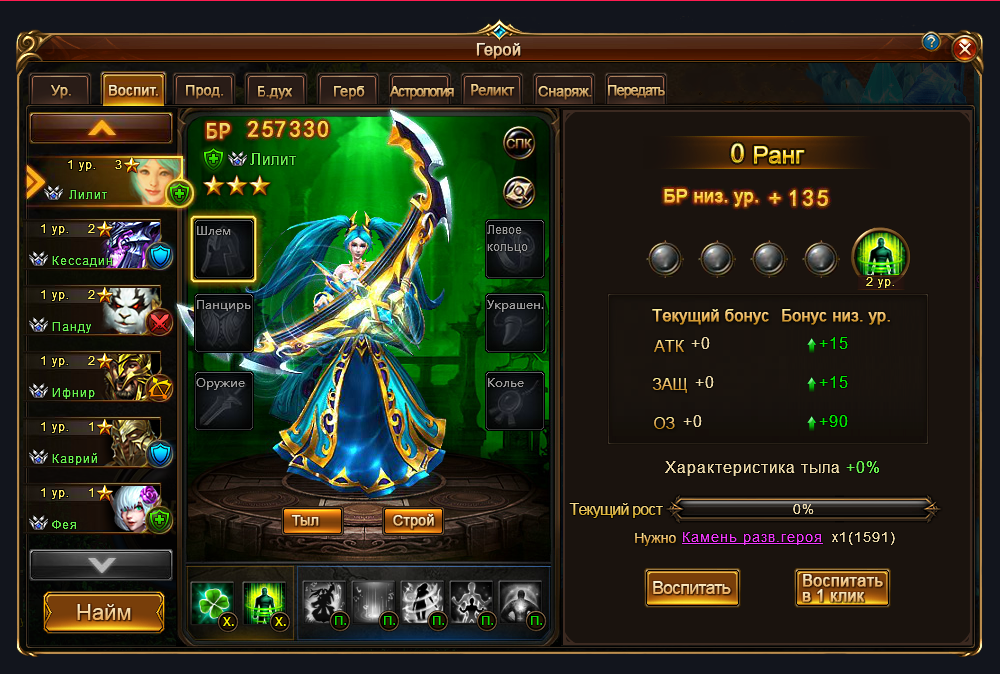Viewport: 1000px width, 674px height.
Task: Switch to the Б.дух tab
Action: (x=274, y=90)
